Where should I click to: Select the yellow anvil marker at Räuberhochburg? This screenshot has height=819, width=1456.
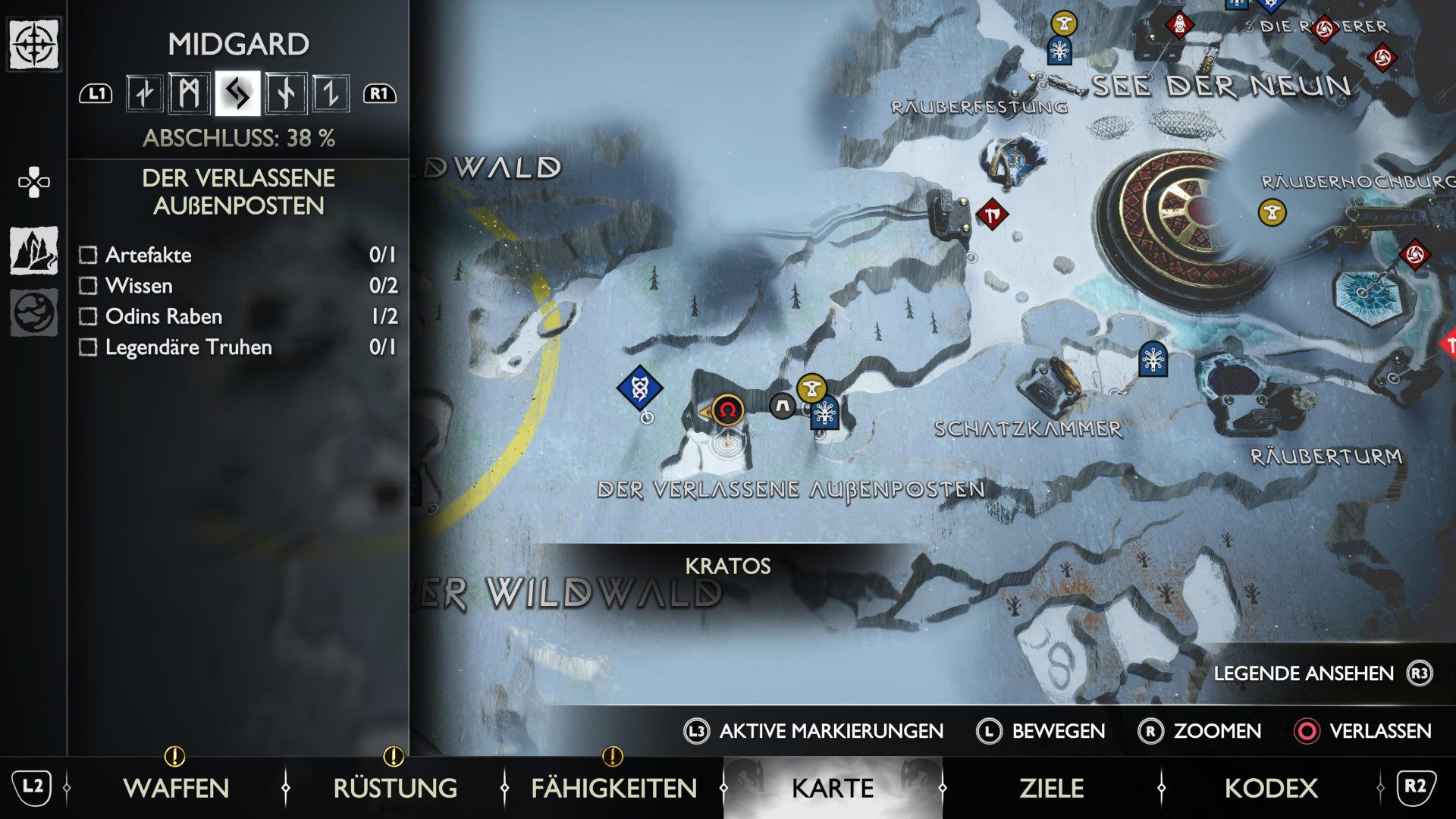(1272, 212)
